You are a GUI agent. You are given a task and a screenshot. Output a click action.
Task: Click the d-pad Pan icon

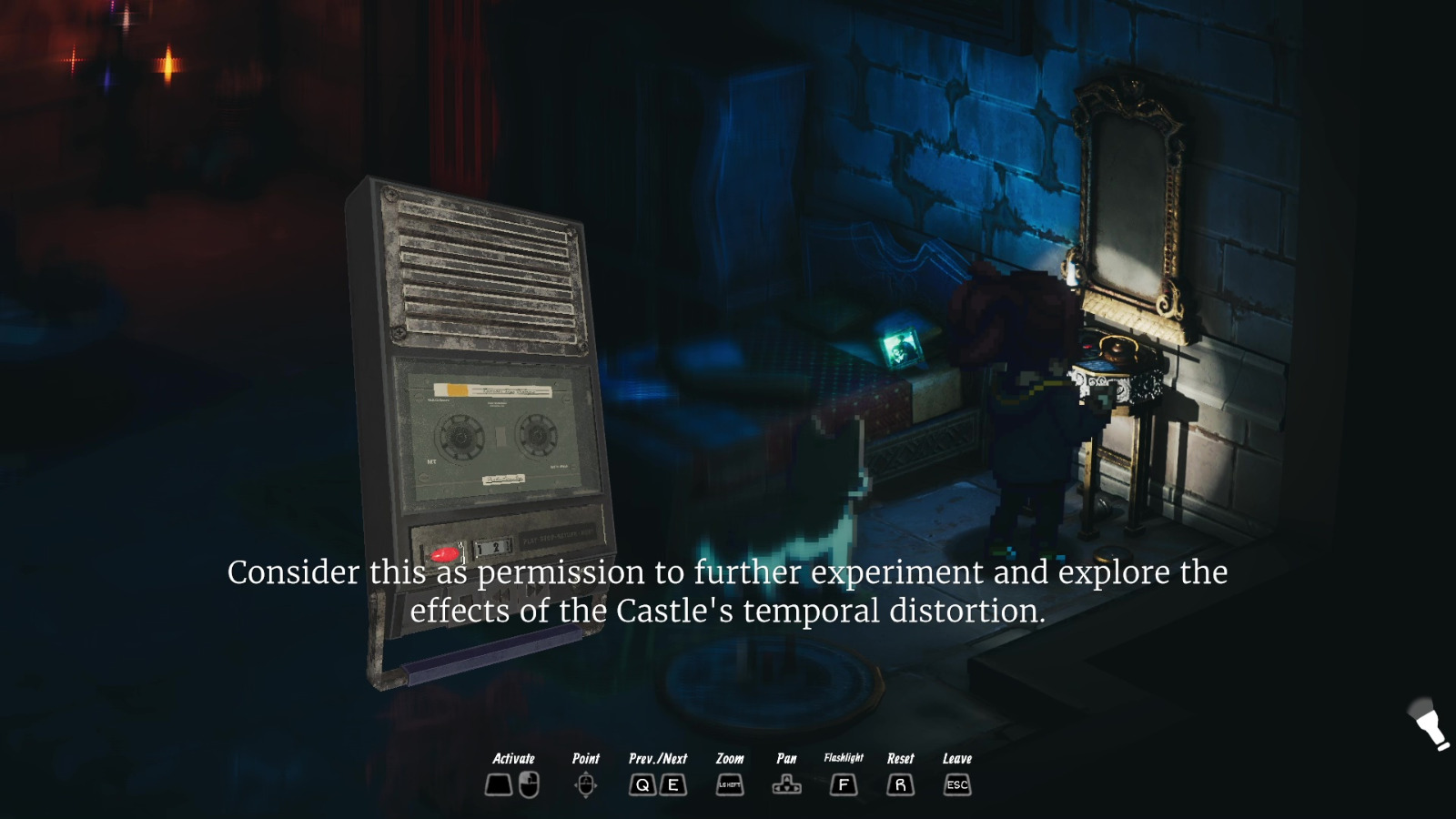[x=785, y=784]
